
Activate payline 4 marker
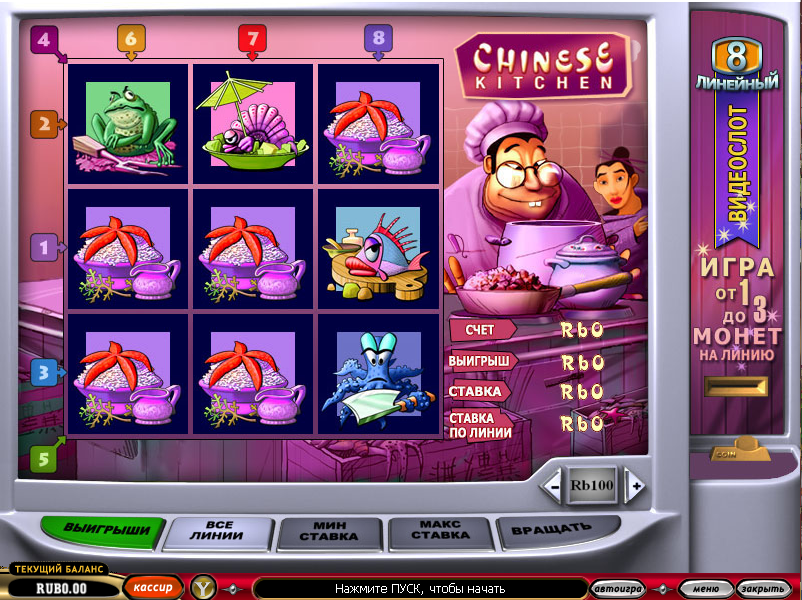coord(42,41)
